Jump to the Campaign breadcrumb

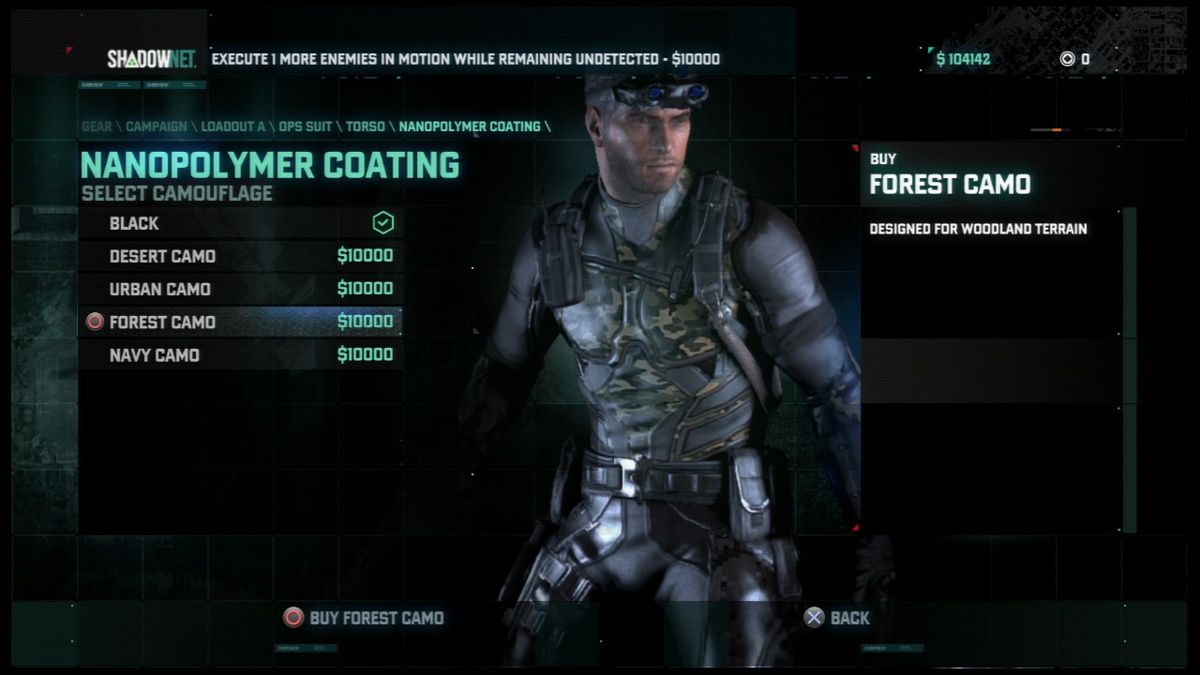(x=156, y=127)
